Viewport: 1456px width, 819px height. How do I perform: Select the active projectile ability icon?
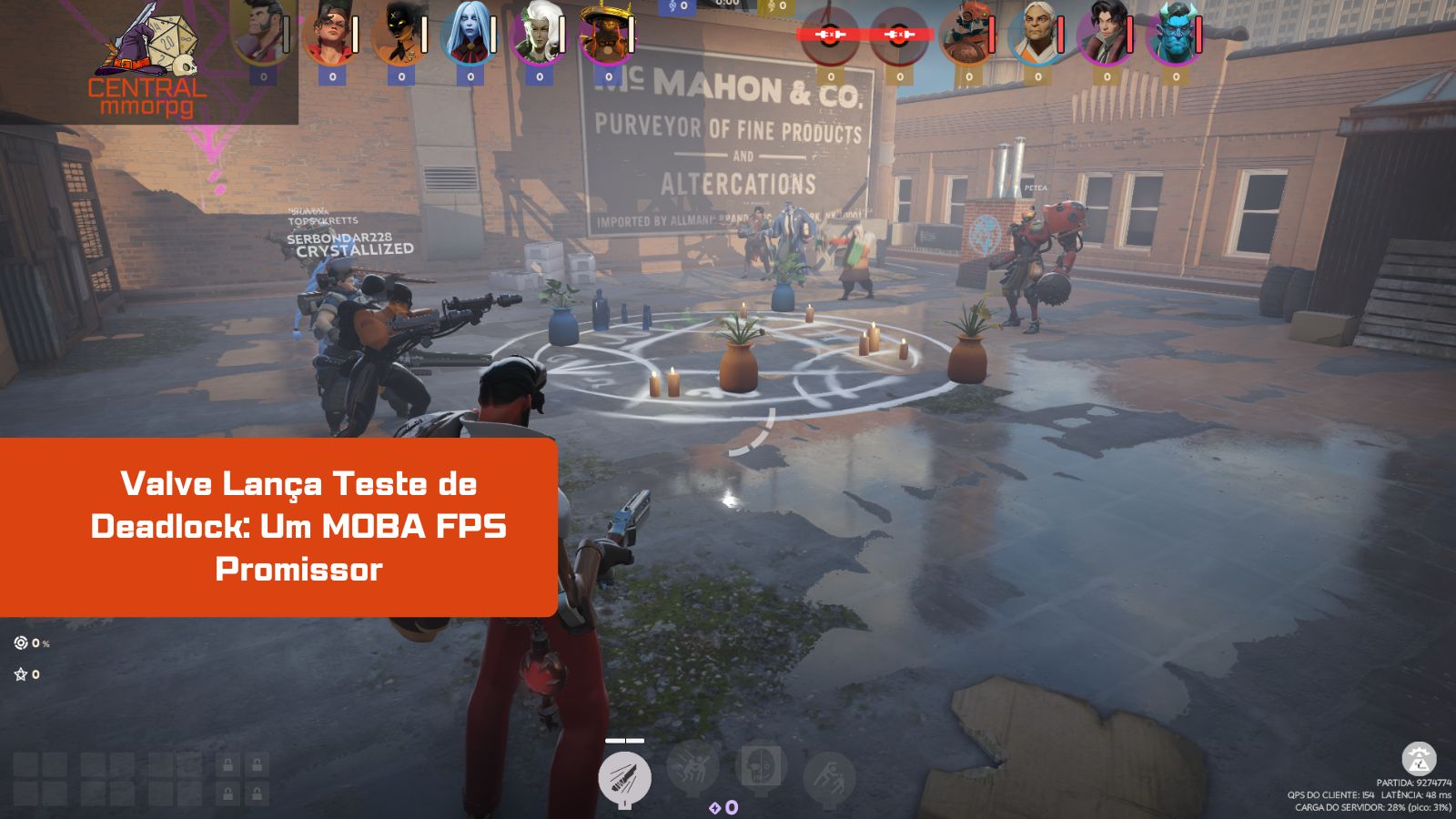point(625,775)
